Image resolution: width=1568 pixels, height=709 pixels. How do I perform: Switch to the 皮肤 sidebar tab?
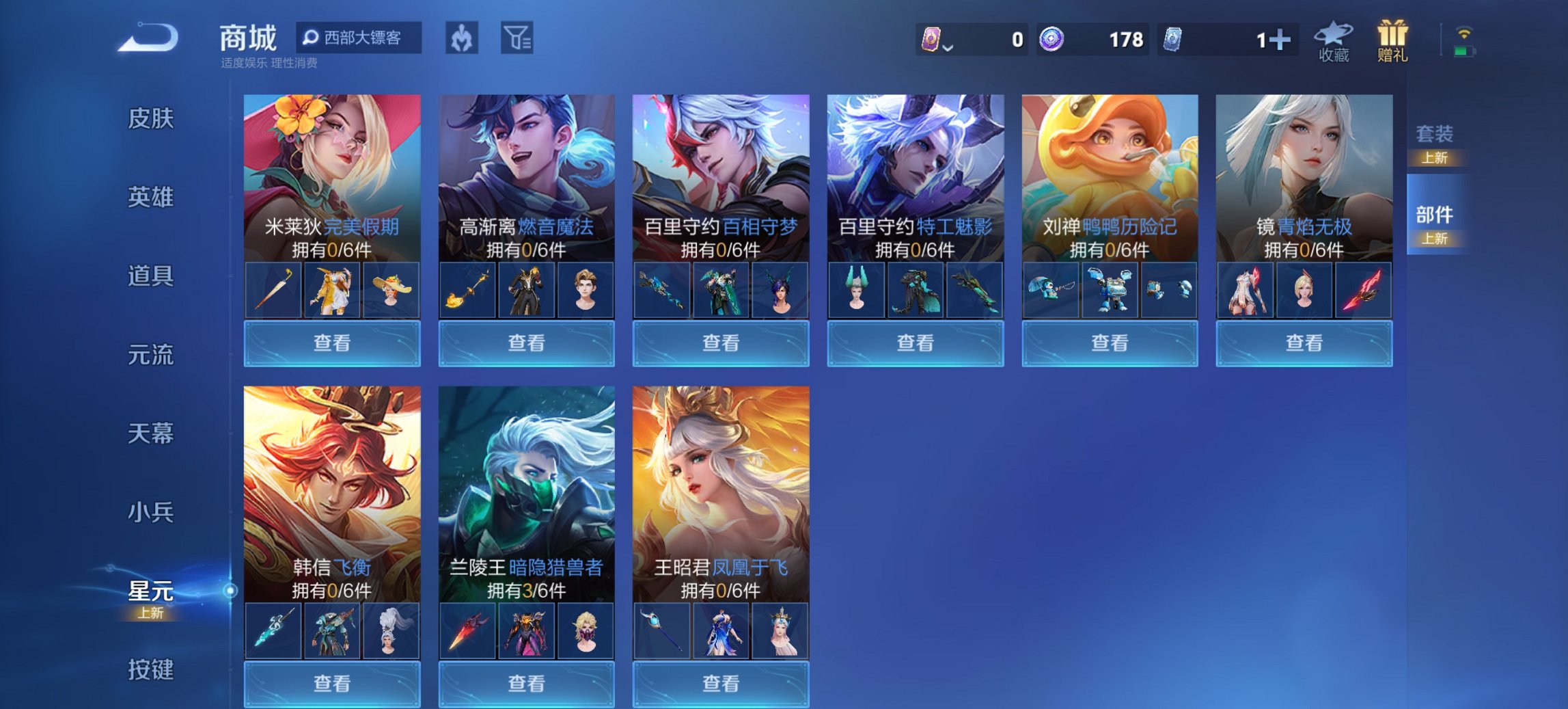pos(152,119)
